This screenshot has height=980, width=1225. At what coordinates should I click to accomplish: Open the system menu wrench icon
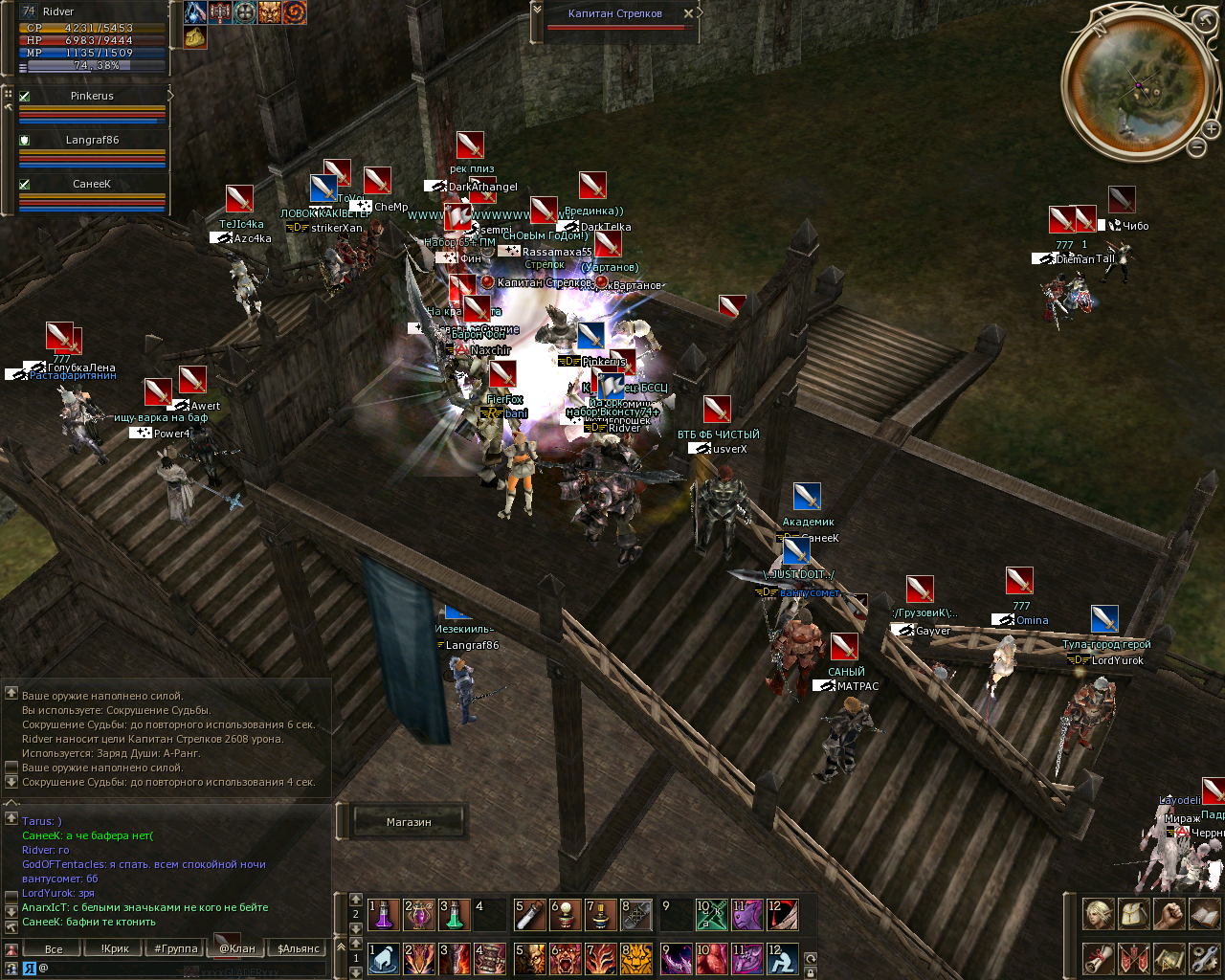click(x=1205, y=957)
